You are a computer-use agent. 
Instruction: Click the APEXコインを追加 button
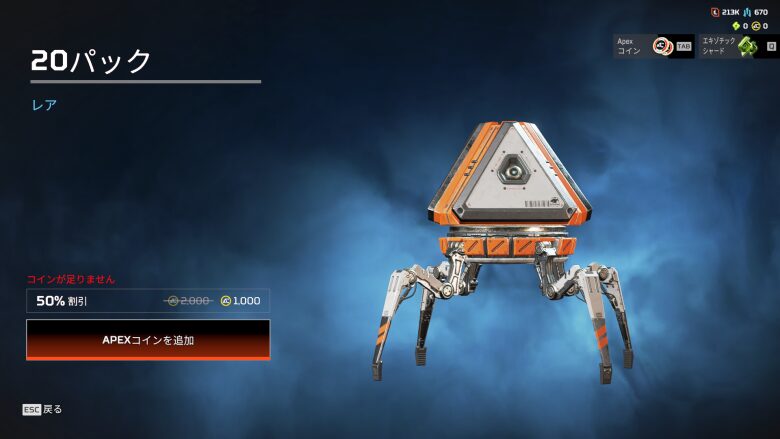pyautogui.click(x=148, y=340)
